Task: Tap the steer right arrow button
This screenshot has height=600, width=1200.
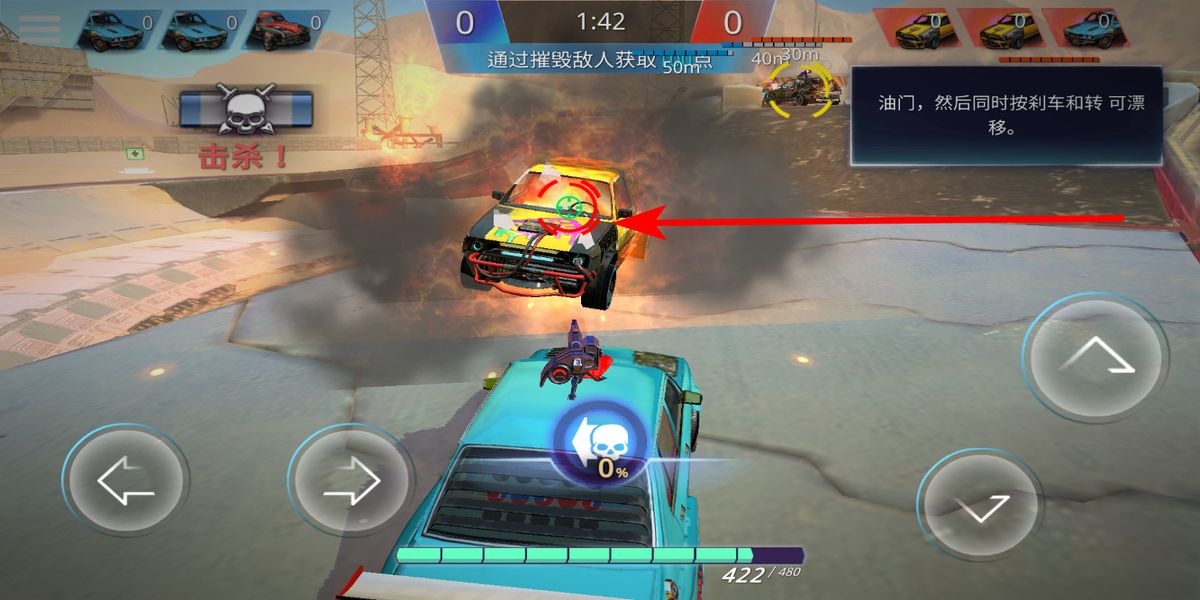Action: 351,484
